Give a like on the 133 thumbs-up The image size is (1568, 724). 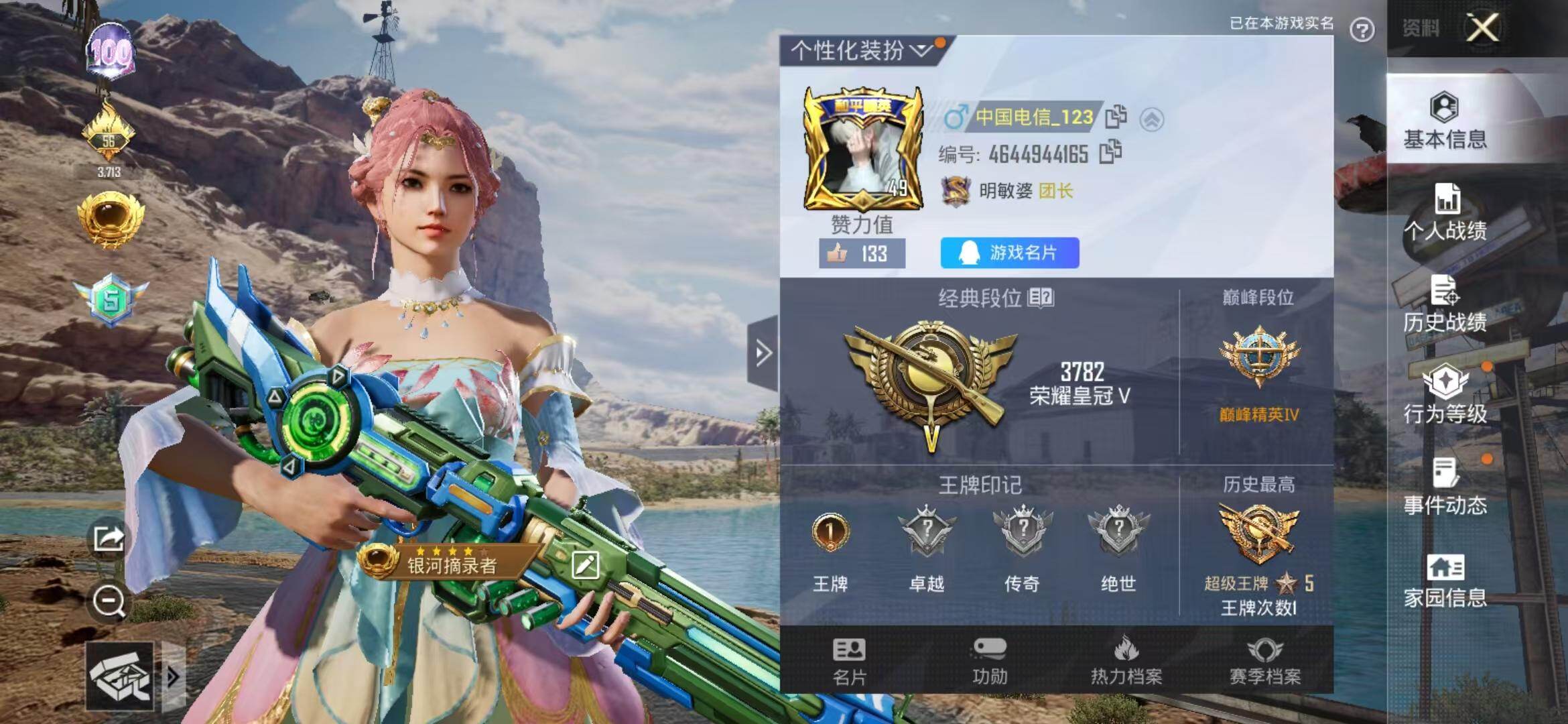coord(862,253)
